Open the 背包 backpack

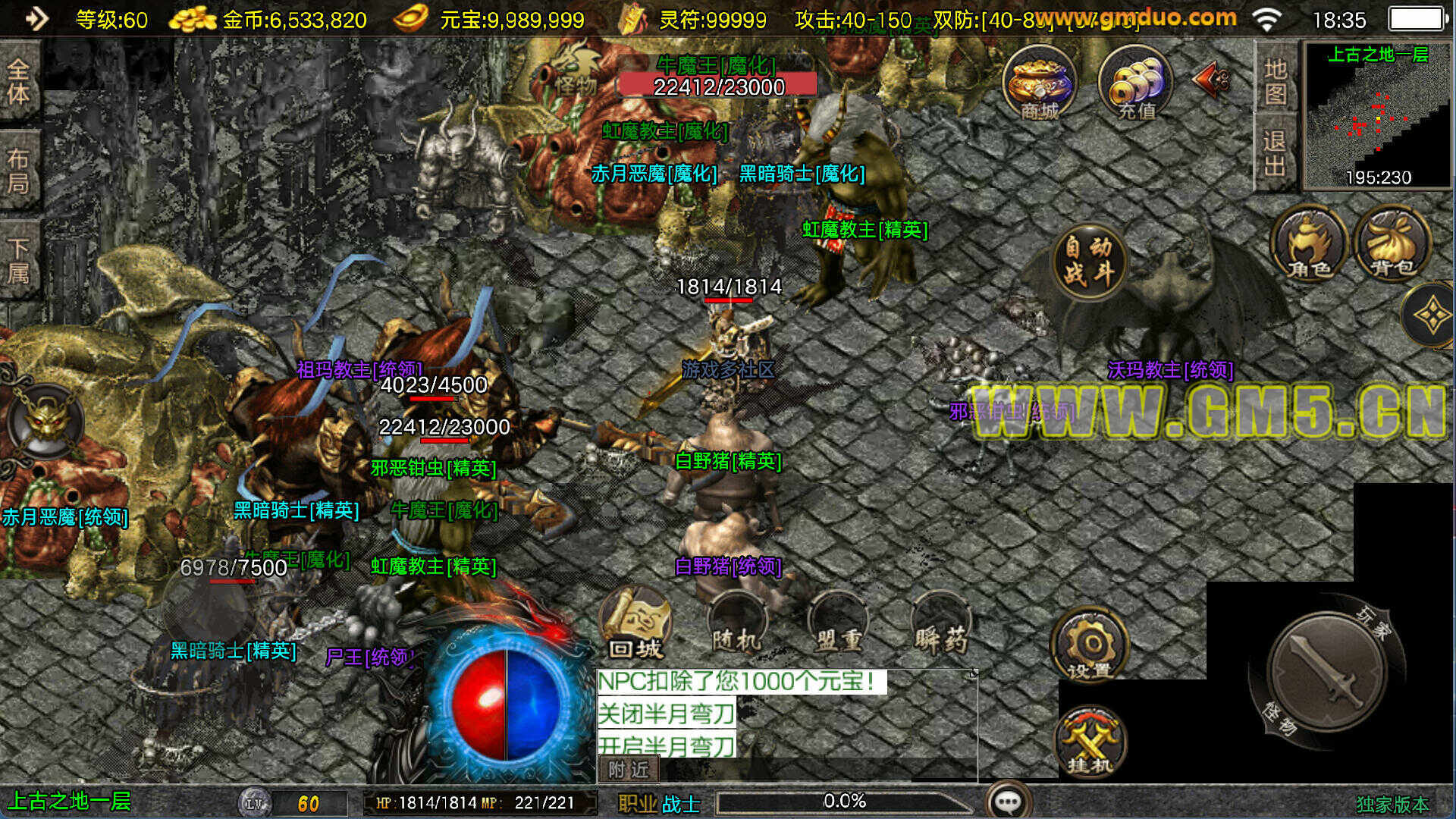tap(1392, 244)
